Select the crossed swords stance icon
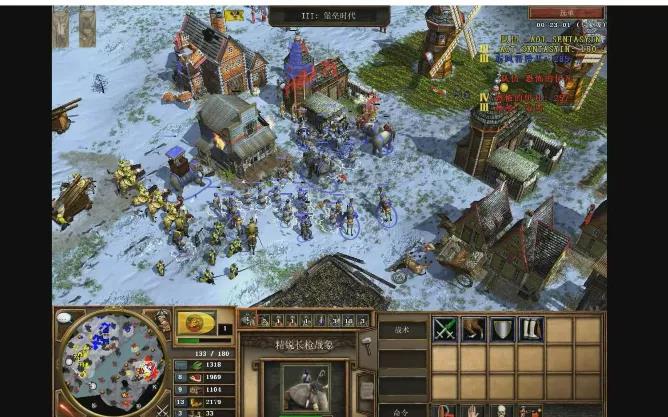 (445, 329)
